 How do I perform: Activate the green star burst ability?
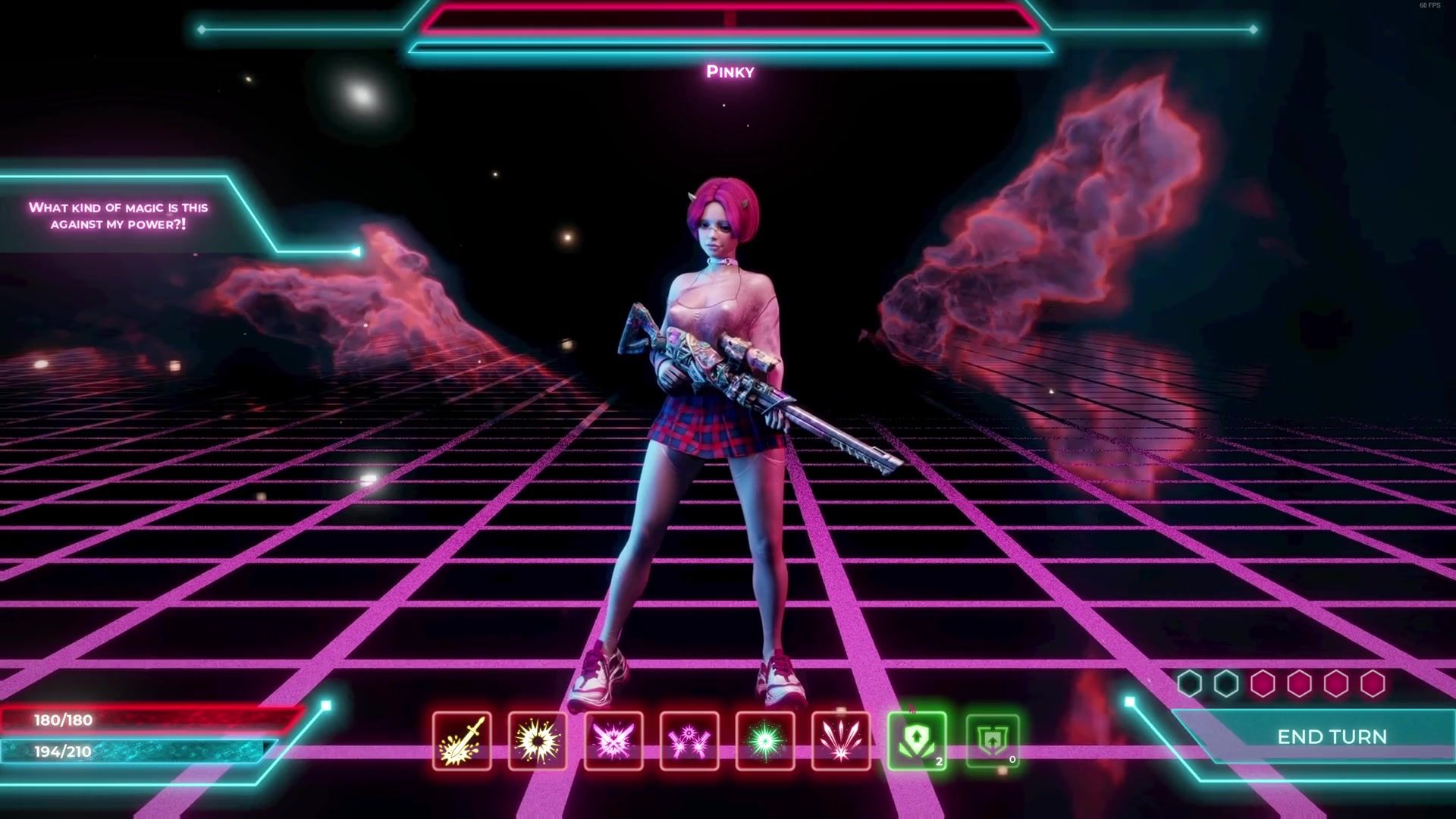pyautogui.click(x=765, y=741)
